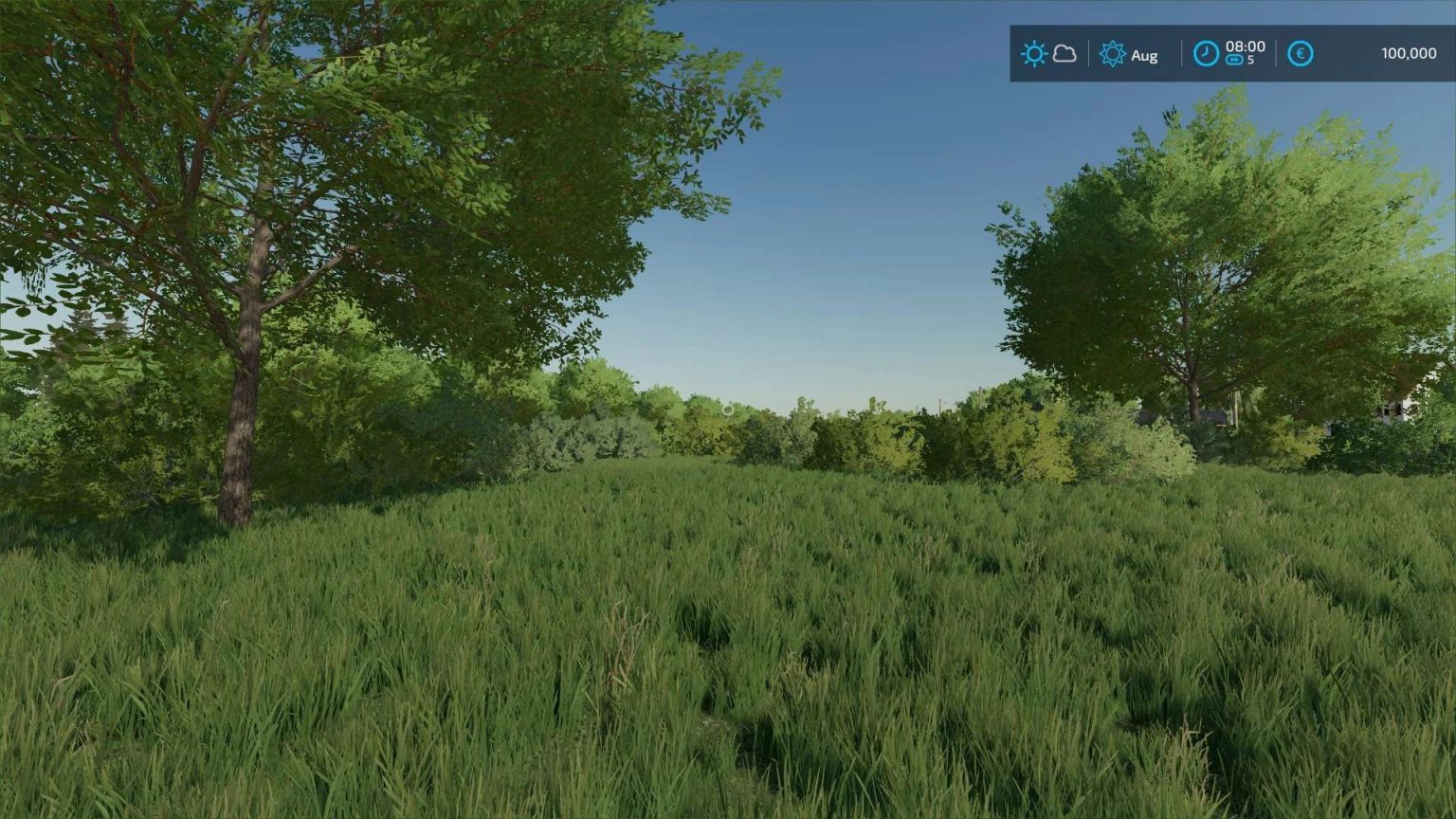Click the 100,000 money balance

[x=1410, y=53]
